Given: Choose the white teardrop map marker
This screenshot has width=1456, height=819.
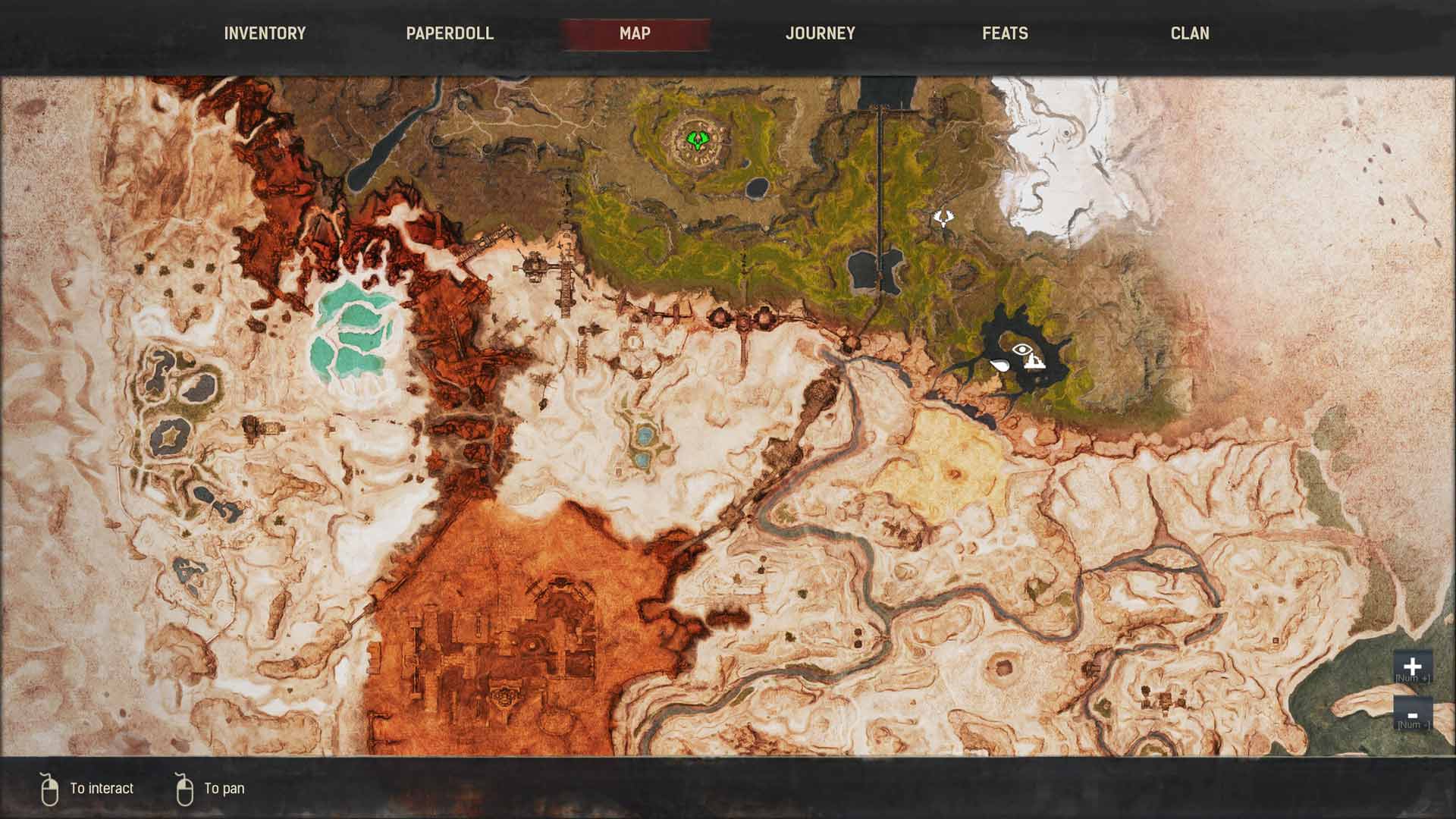Looking at the screenshot, I should click(x=1000, y=366).
